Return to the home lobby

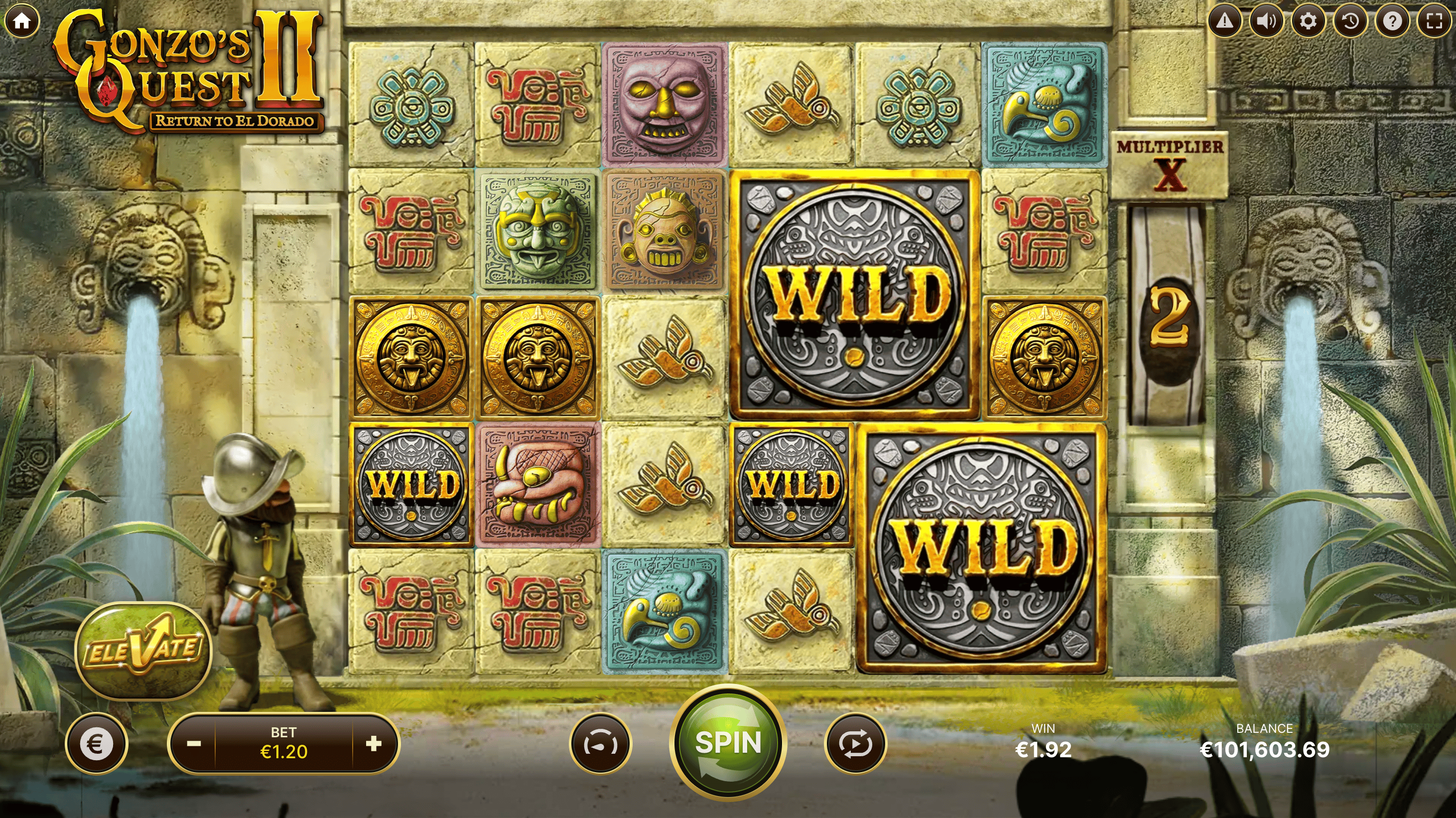coord(22,21)
